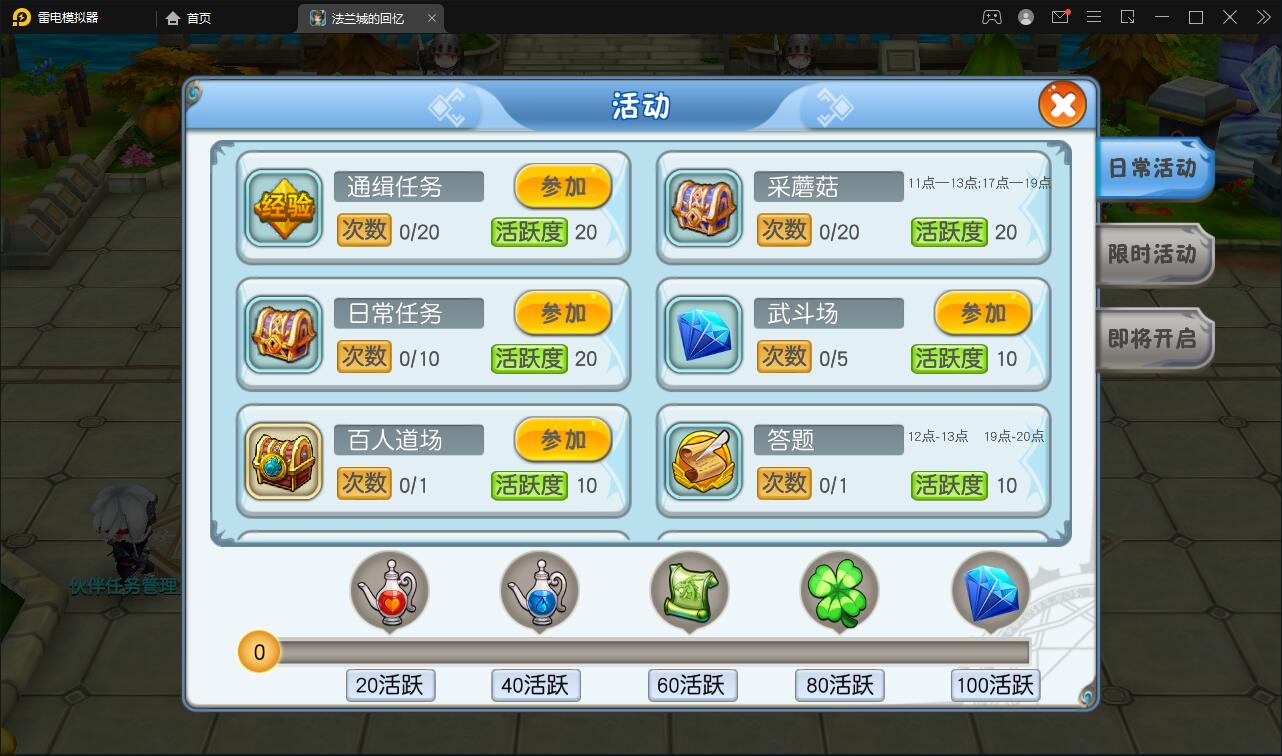Click the red potion reward at 20活跃
Image resolution: width=1282 pixels, height=756 pixels.
(x=390, y=590)
